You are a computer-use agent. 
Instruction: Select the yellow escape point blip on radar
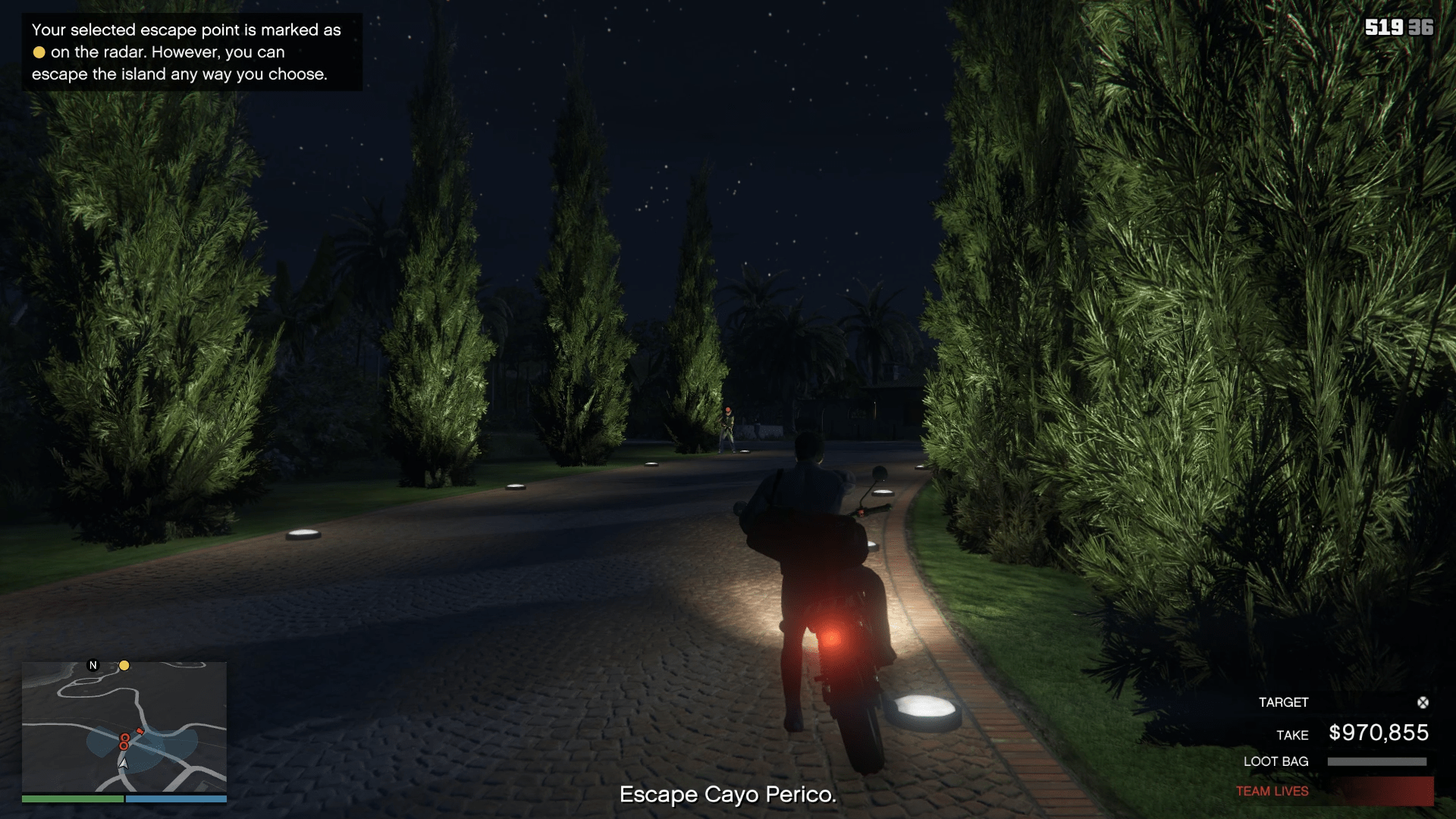pos(124,666)
